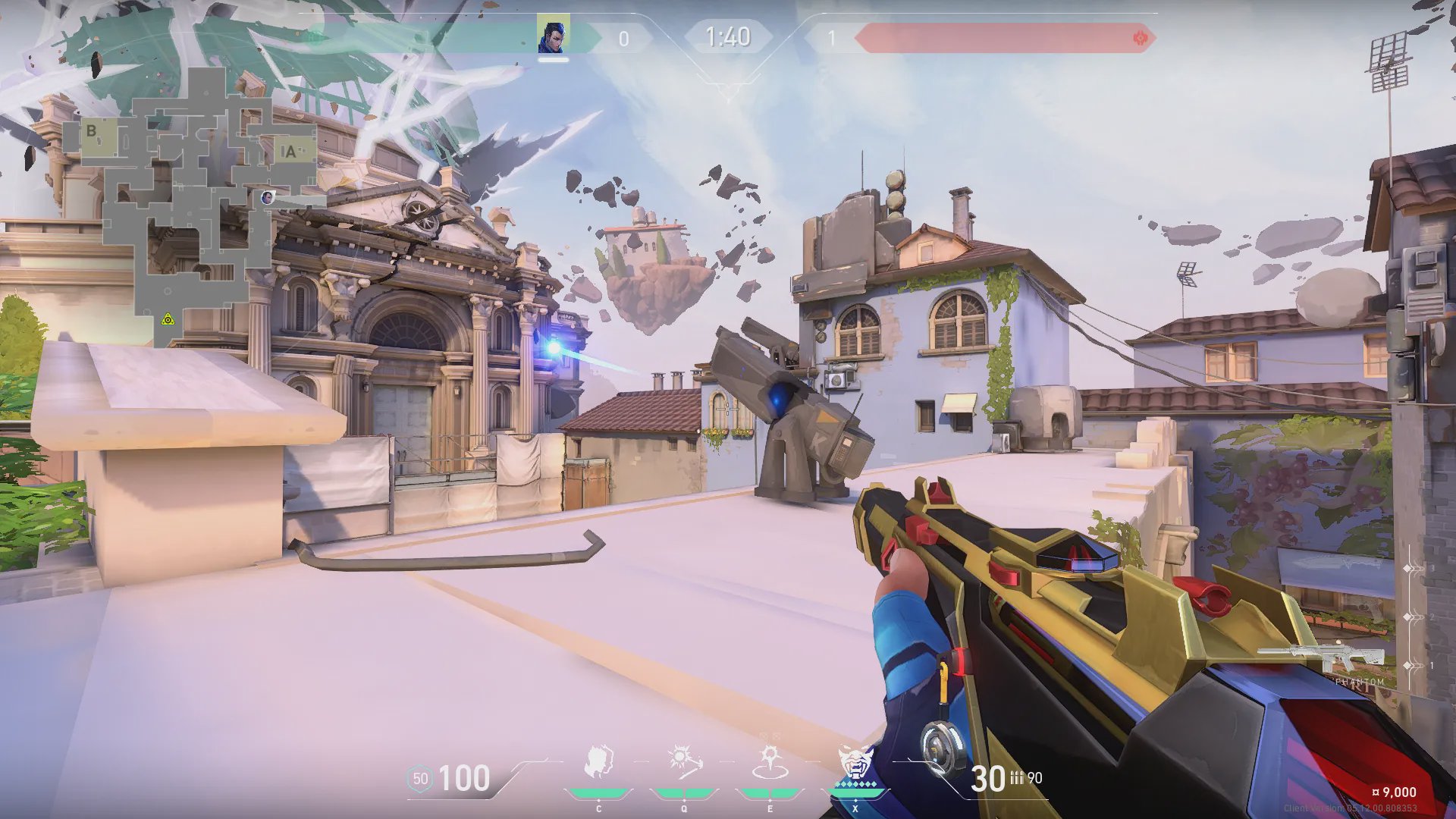This screenshot has height=819, width=1456.
Task: Select the Yoru portrait in the top bar
Action: coord(553,36)
